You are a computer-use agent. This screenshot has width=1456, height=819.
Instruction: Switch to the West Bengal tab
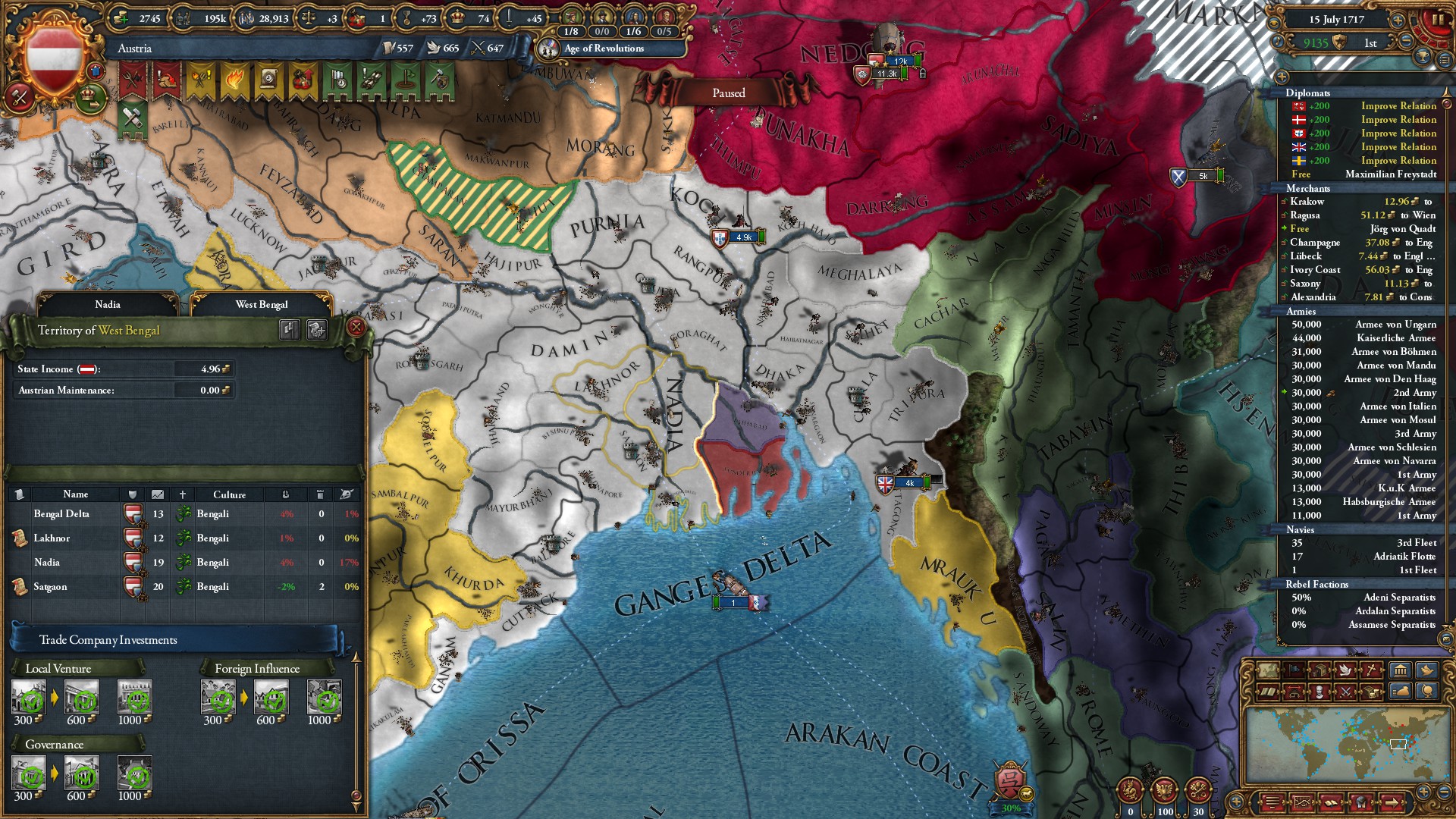click(261, 304)
